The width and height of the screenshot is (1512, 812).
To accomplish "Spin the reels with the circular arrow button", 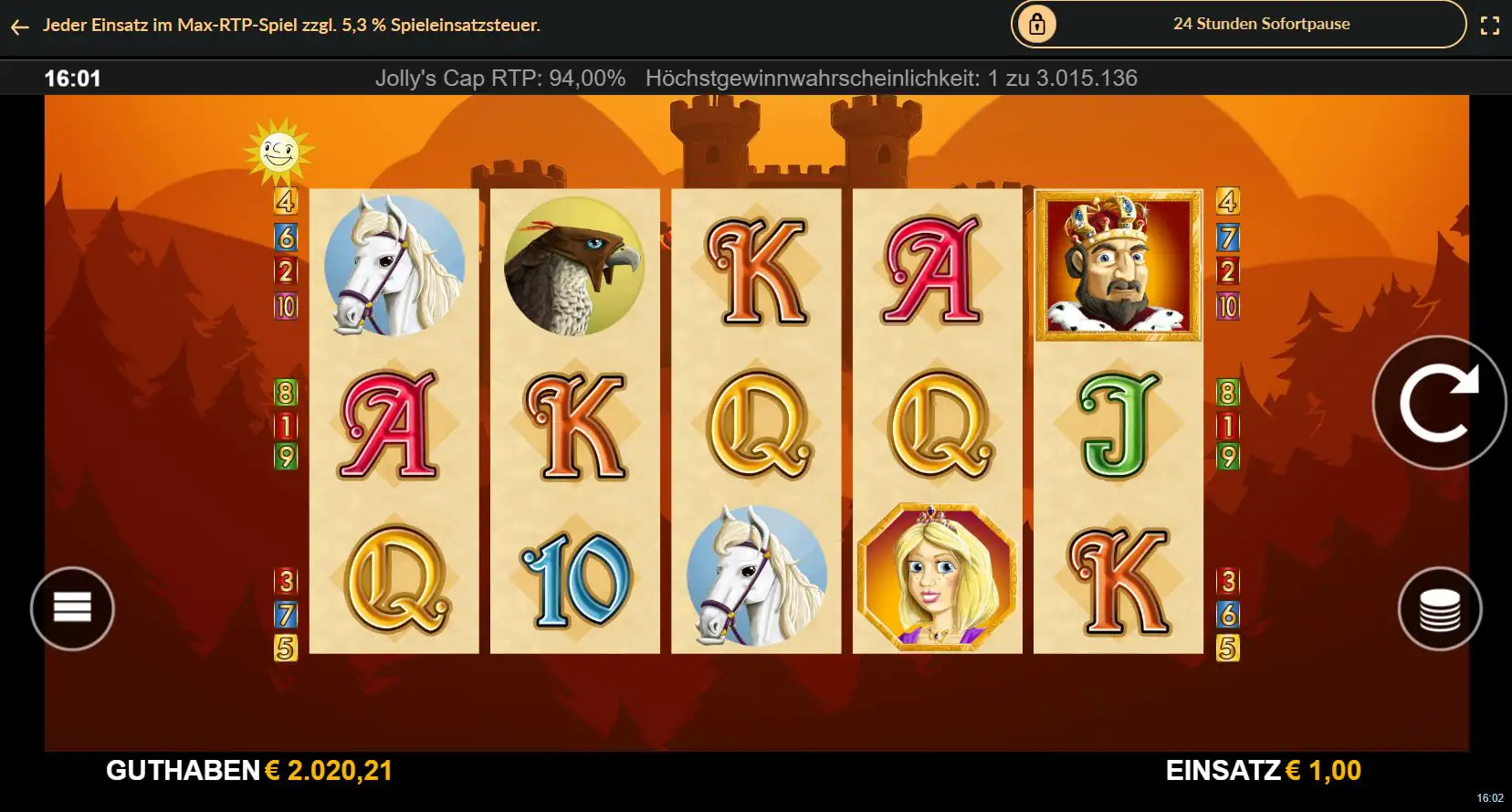I will click(x=1439, y=403).
